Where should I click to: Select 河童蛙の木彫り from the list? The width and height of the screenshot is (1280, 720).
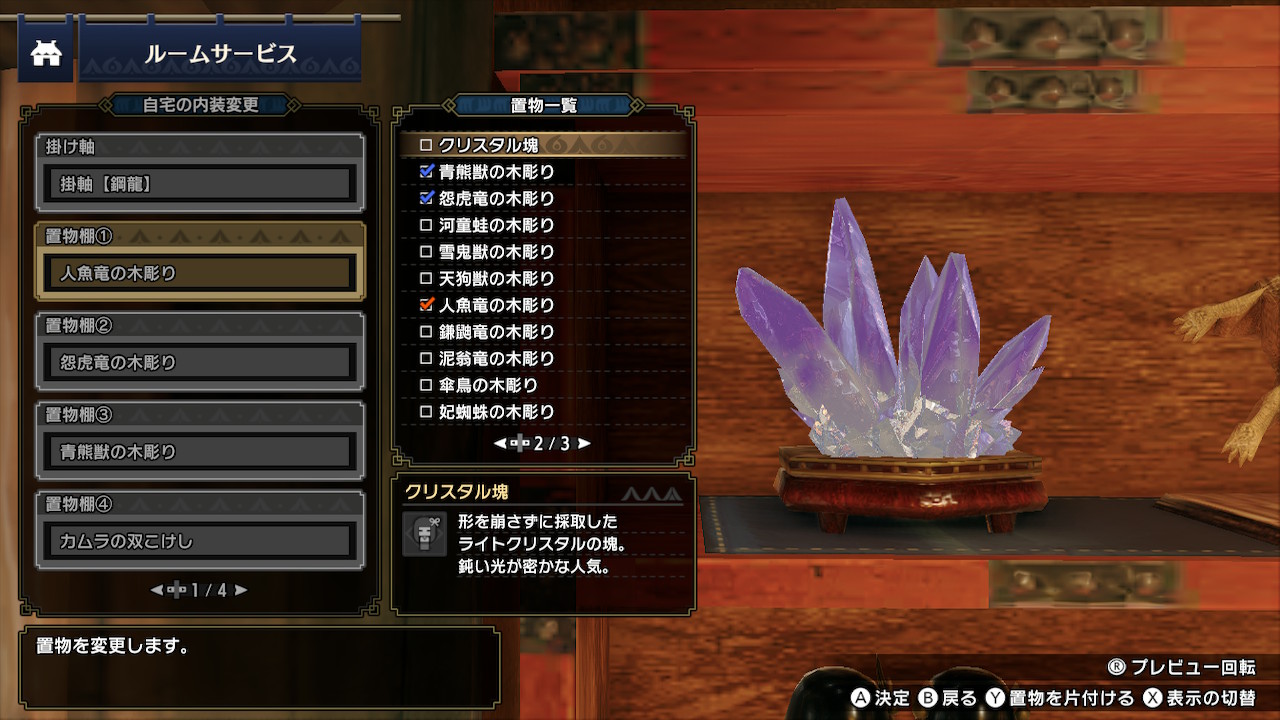496,225
